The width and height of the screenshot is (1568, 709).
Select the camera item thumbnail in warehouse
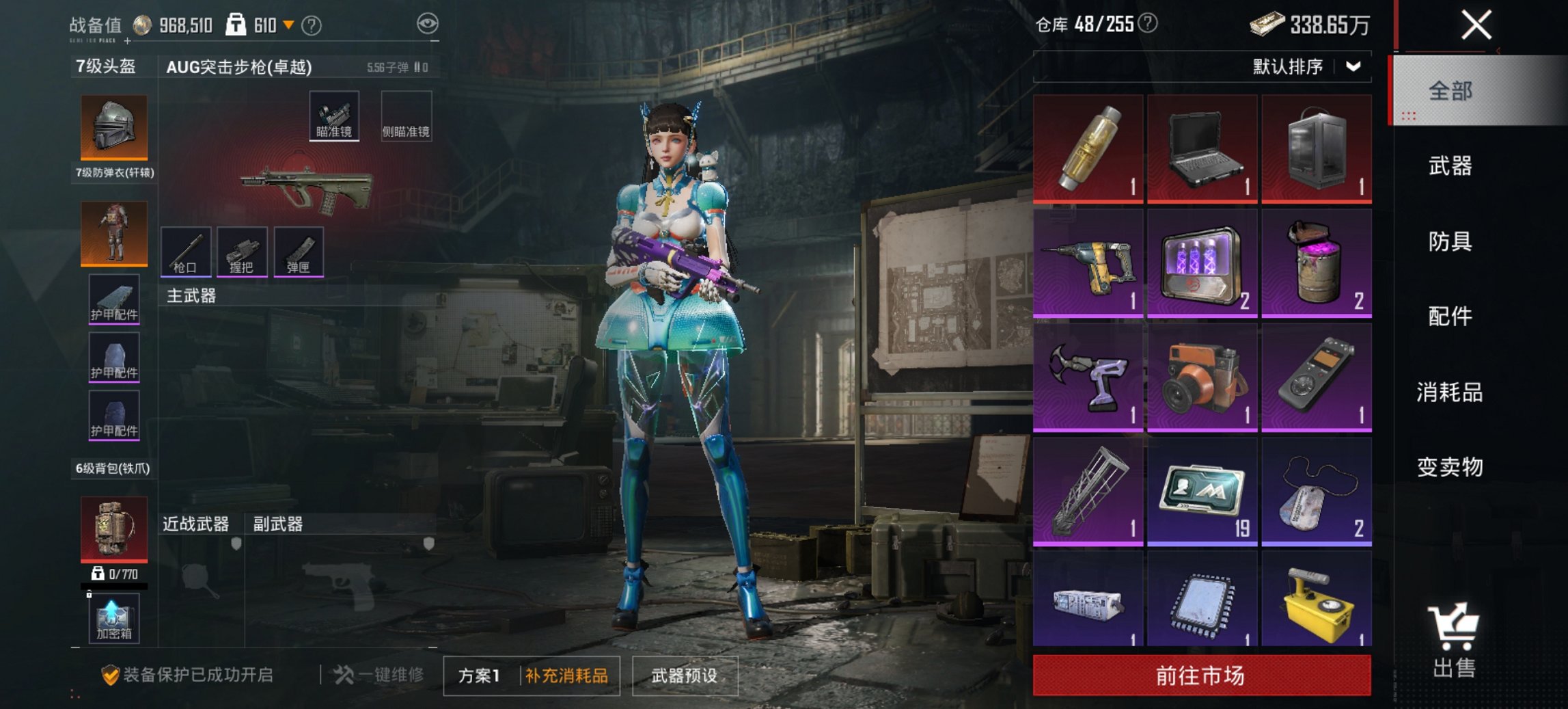pos(1202,378)
